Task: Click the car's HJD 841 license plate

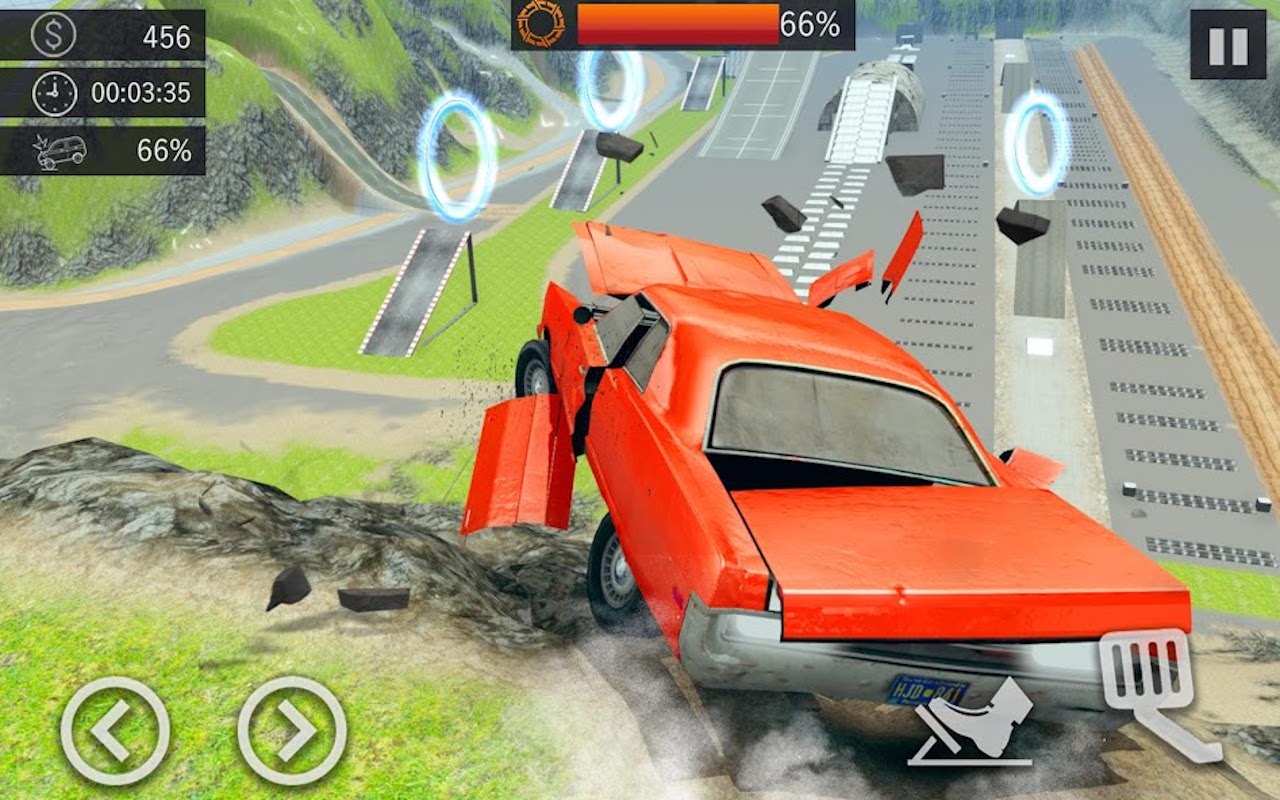Action: coord(929,690)
